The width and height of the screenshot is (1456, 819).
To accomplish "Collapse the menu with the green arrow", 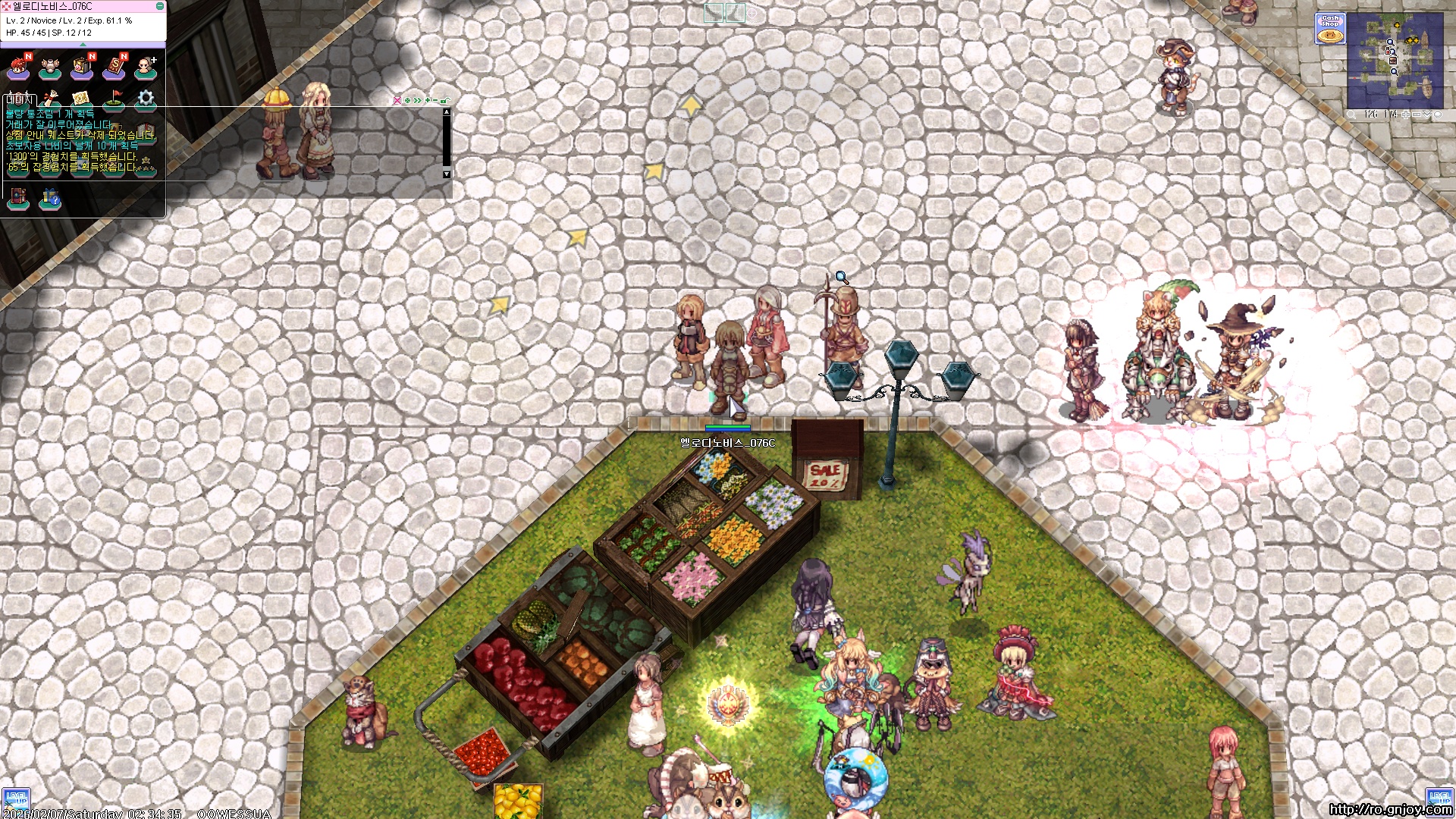I will (x=83, y=44).
